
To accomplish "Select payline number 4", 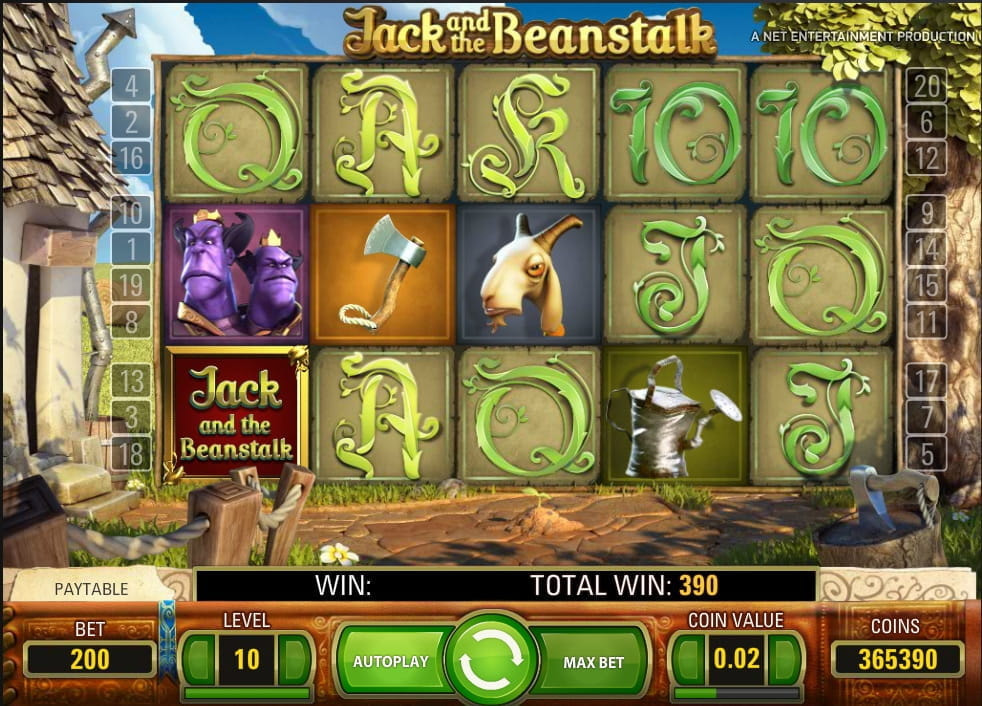I will click(x=132, y=86).
